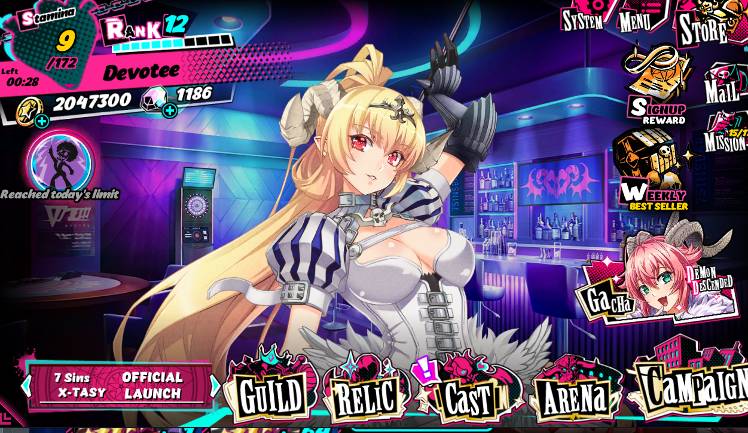
Task: Open the Guild page
Action: pos(268,393)
